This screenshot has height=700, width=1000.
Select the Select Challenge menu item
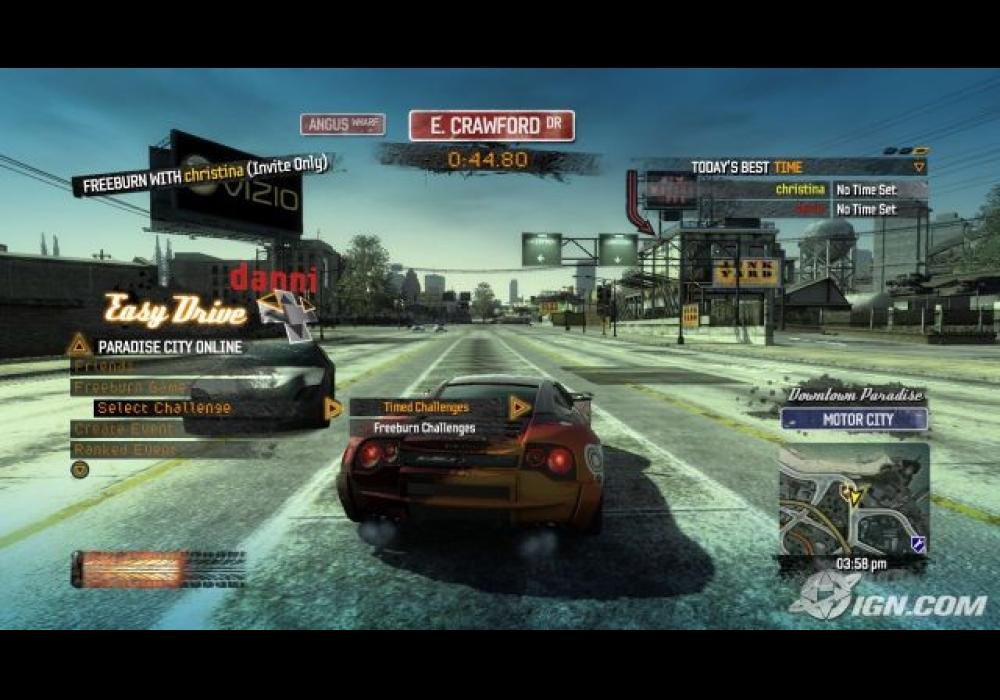pyautogui.click(x=163, y=408)
